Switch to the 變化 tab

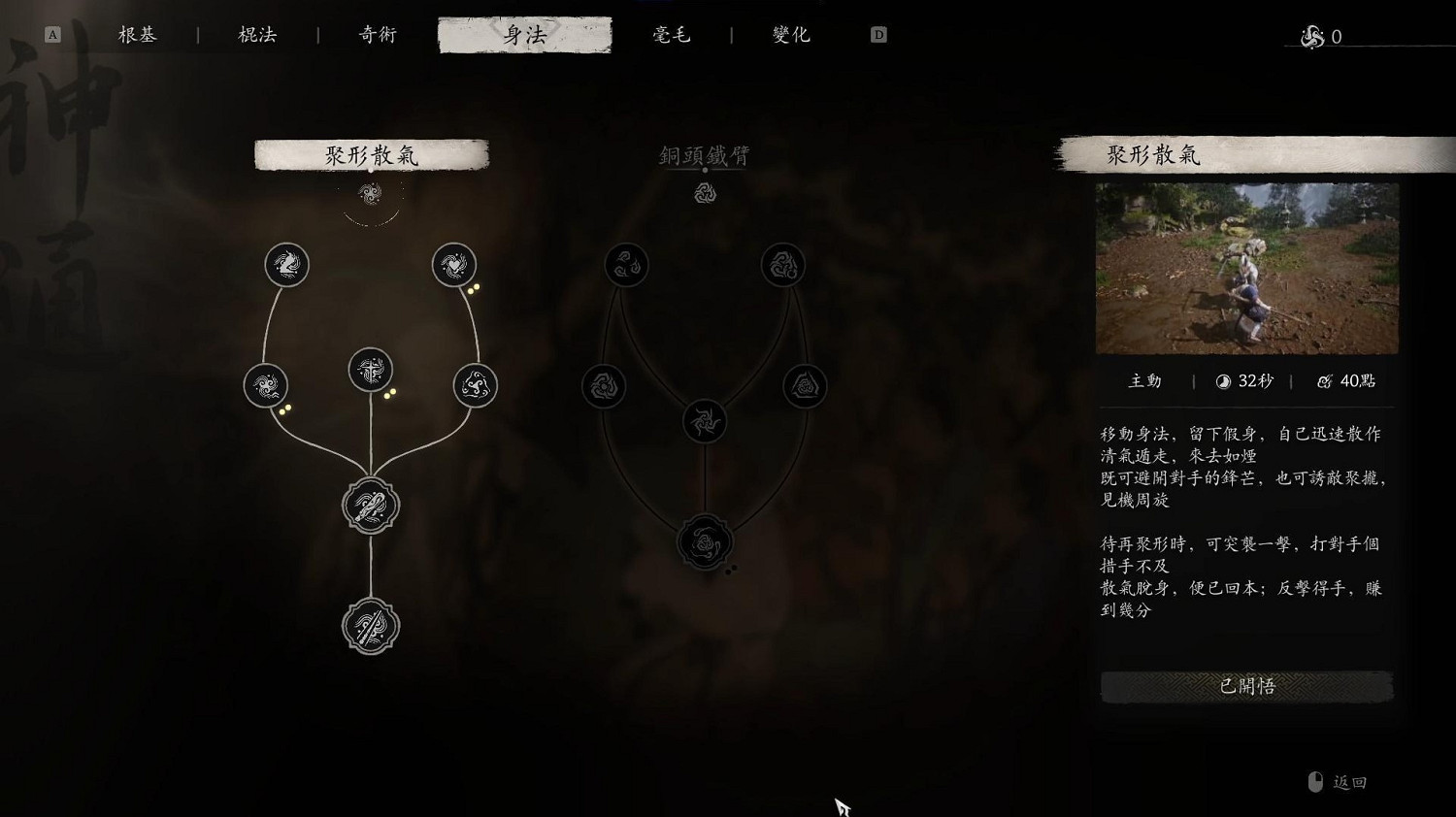click(790, 34)
